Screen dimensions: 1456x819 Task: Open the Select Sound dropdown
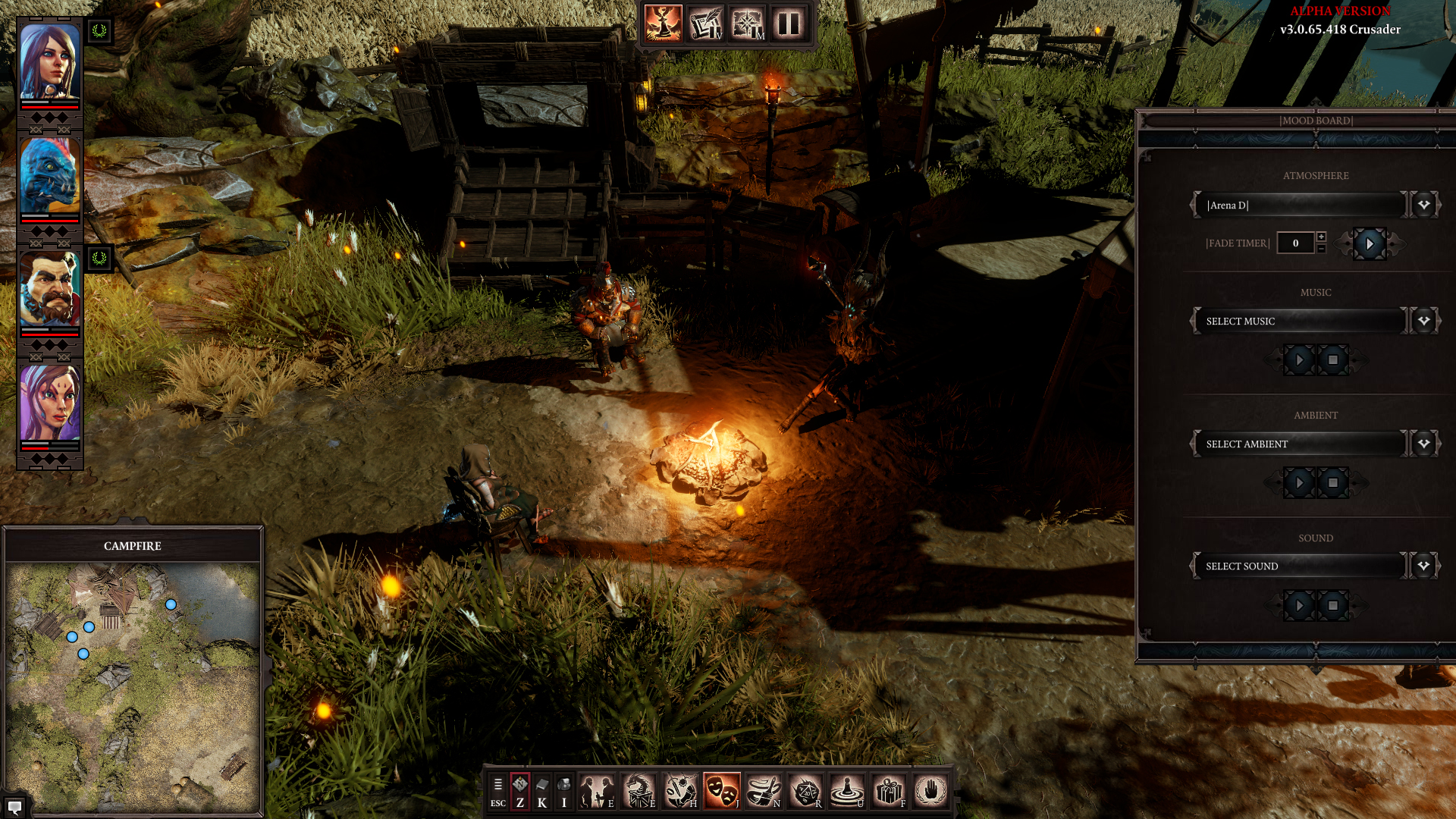point(1423,566)
